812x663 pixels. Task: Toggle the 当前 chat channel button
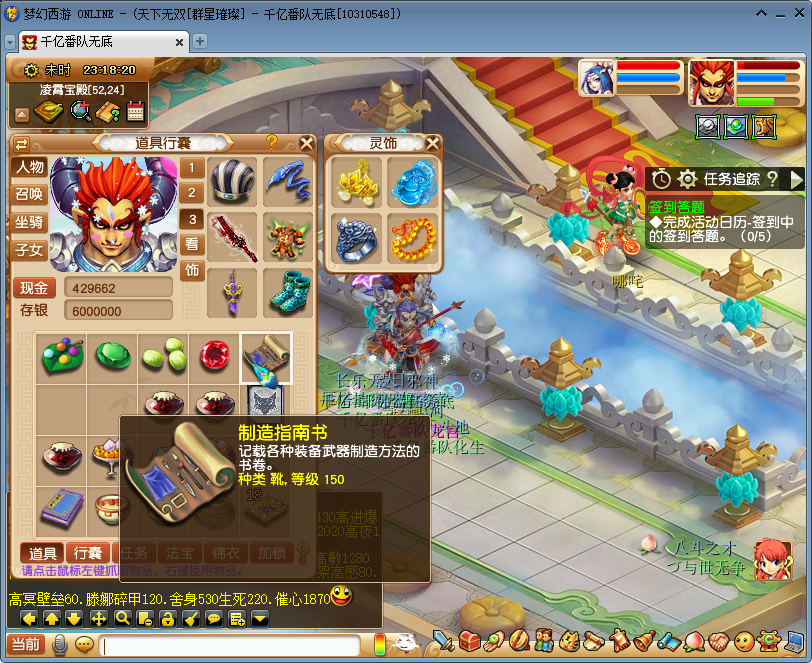coord(24,645)
